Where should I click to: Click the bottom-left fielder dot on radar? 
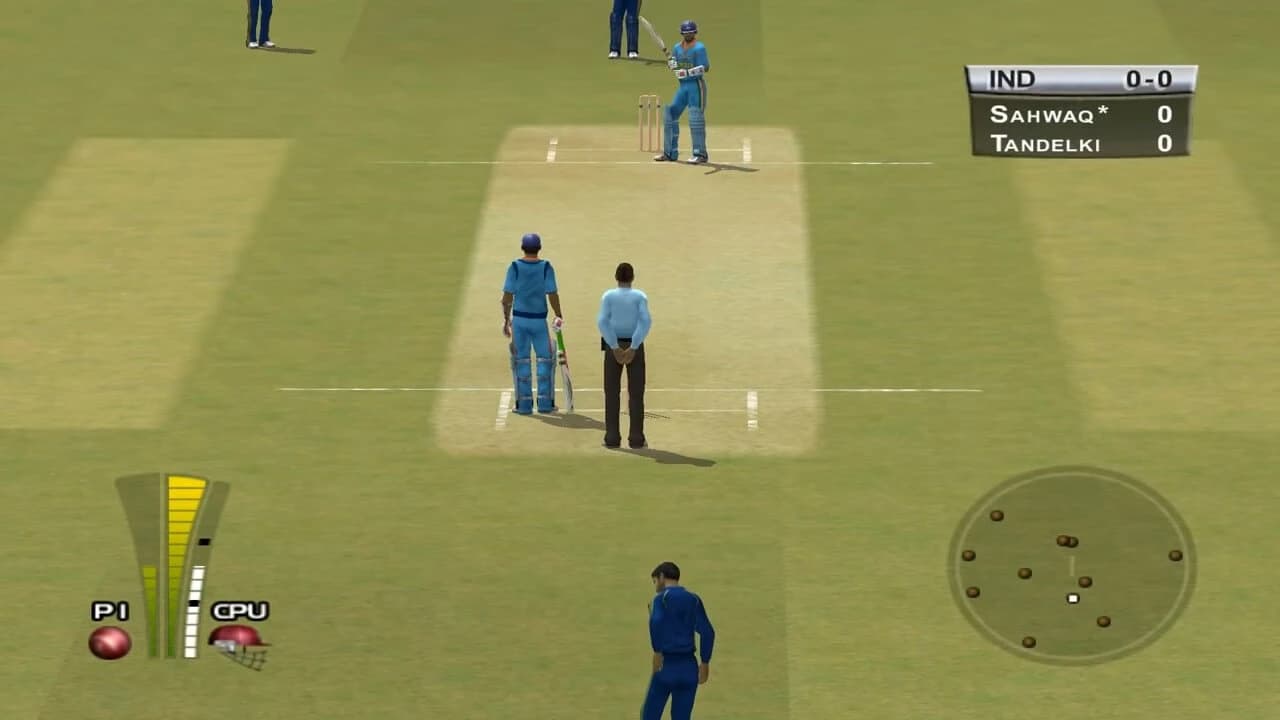pyautogui.click(x=1027, y=642)
